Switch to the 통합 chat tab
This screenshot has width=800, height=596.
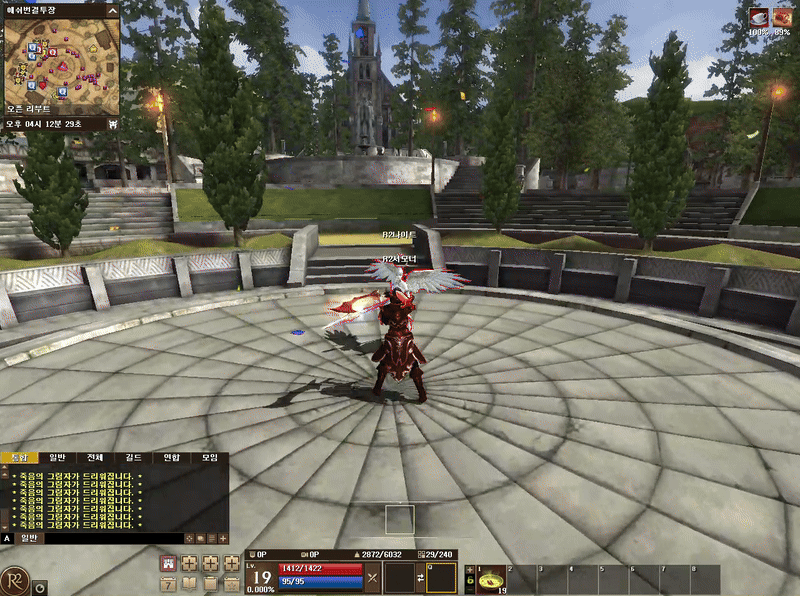17,457
